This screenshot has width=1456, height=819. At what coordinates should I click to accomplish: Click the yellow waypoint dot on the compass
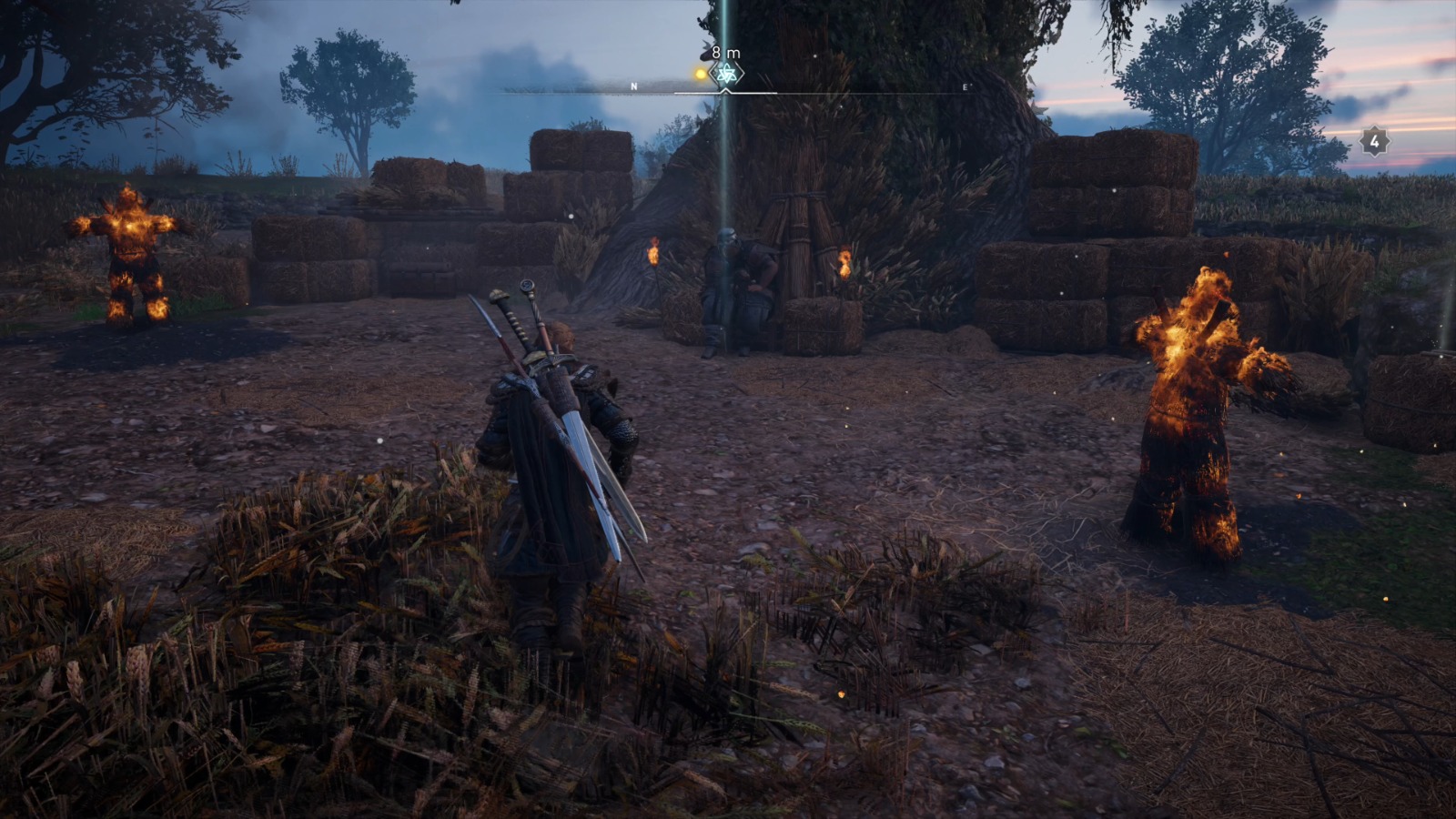(x=699, y=76)
